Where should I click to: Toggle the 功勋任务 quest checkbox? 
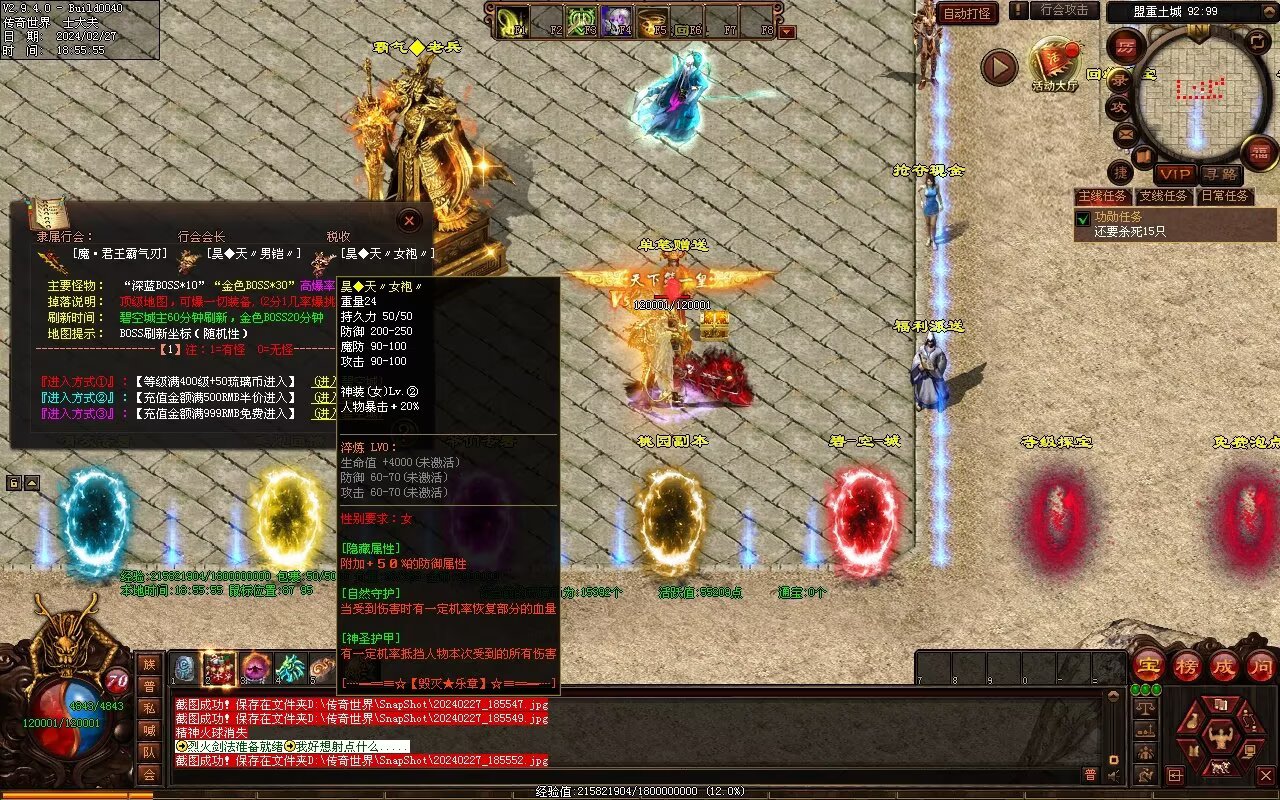tap(1082, 218)
